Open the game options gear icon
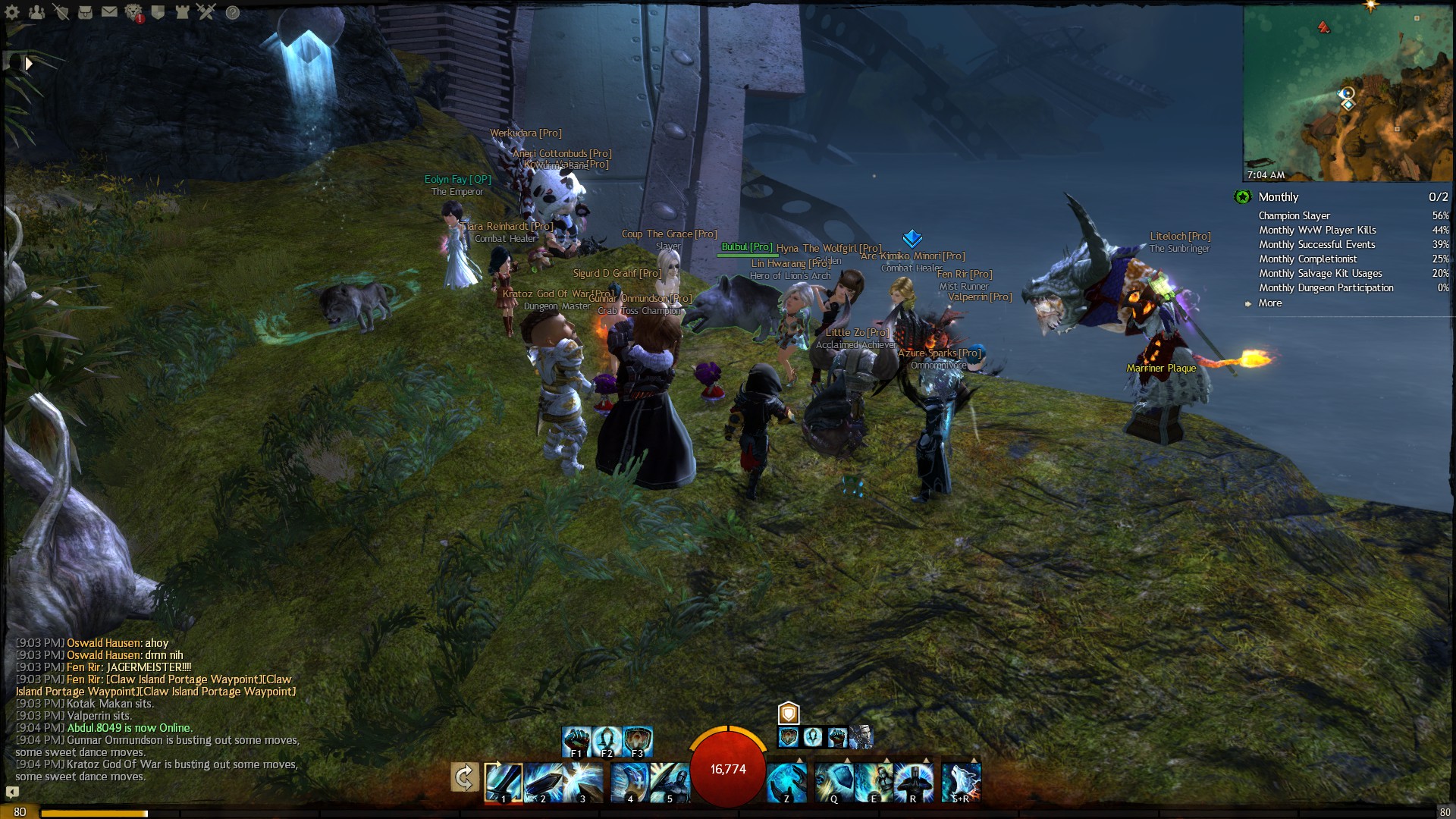The image size is (1456, 819). click(x=11, y=12)
